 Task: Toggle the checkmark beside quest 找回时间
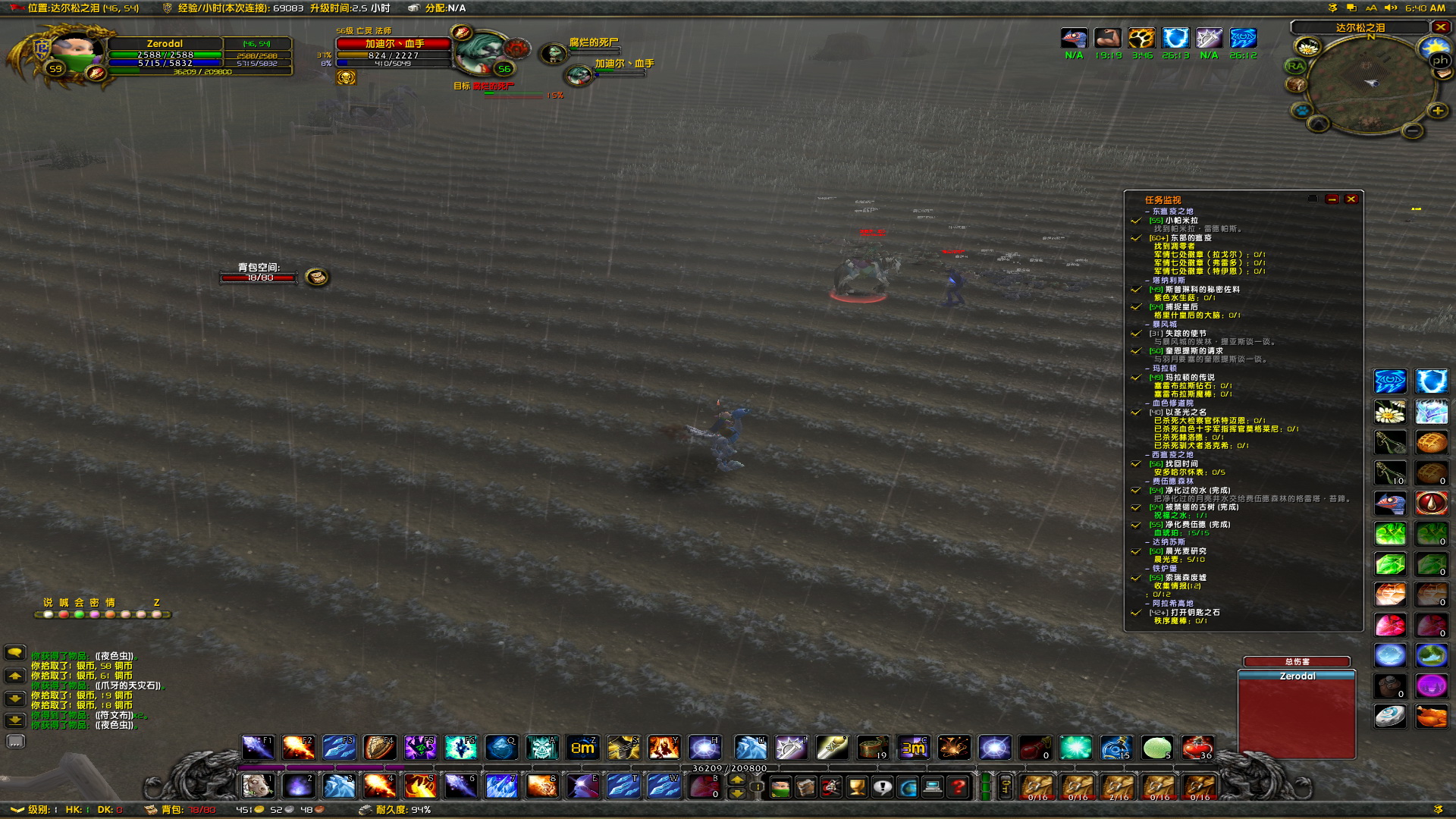click(x=1135, y=463)
